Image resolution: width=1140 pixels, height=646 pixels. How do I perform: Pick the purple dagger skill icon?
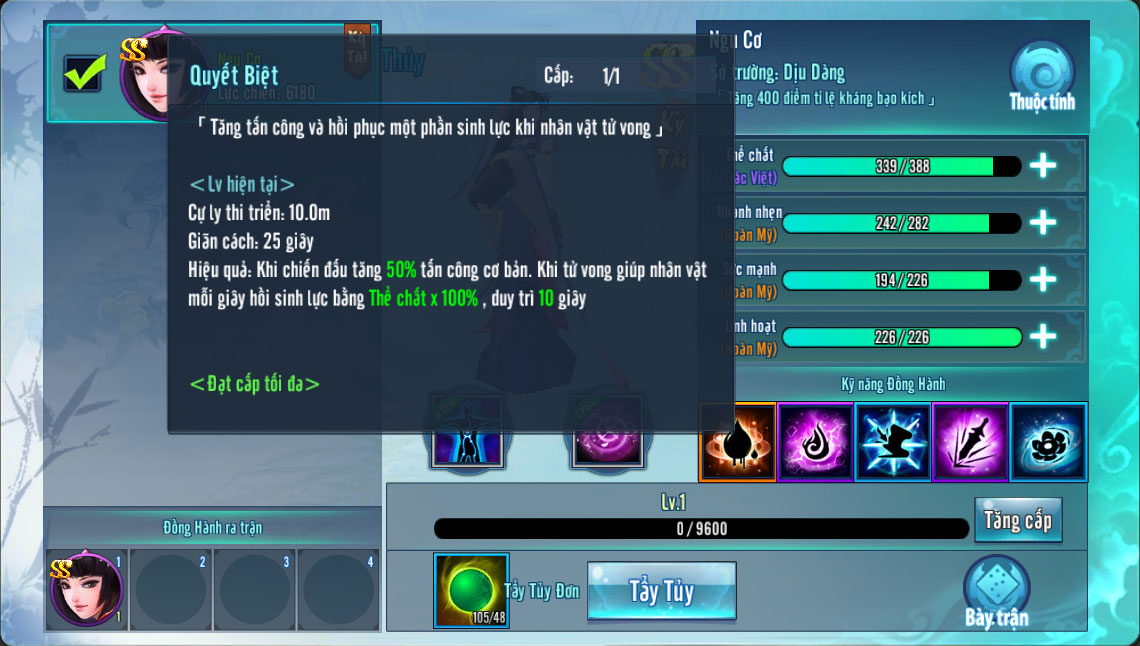(x=970, y=442)
